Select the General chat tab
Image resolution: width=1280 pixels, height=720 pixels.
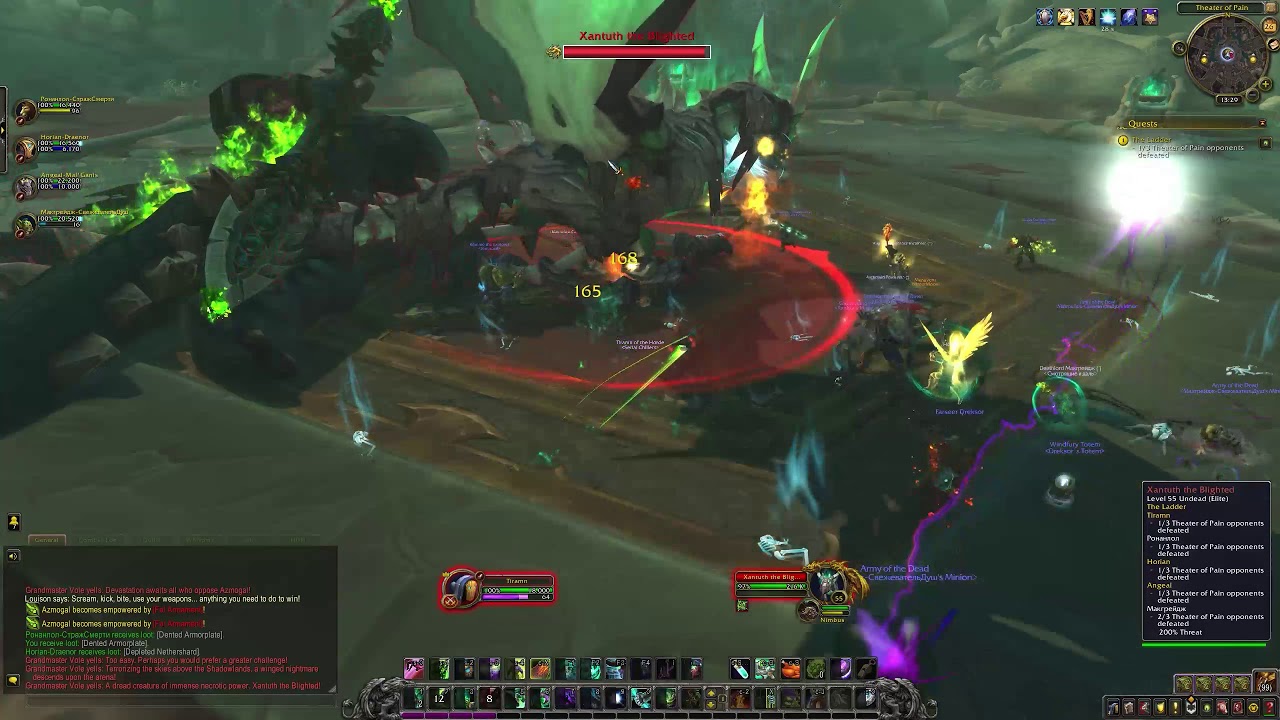[x=47, y=540]
